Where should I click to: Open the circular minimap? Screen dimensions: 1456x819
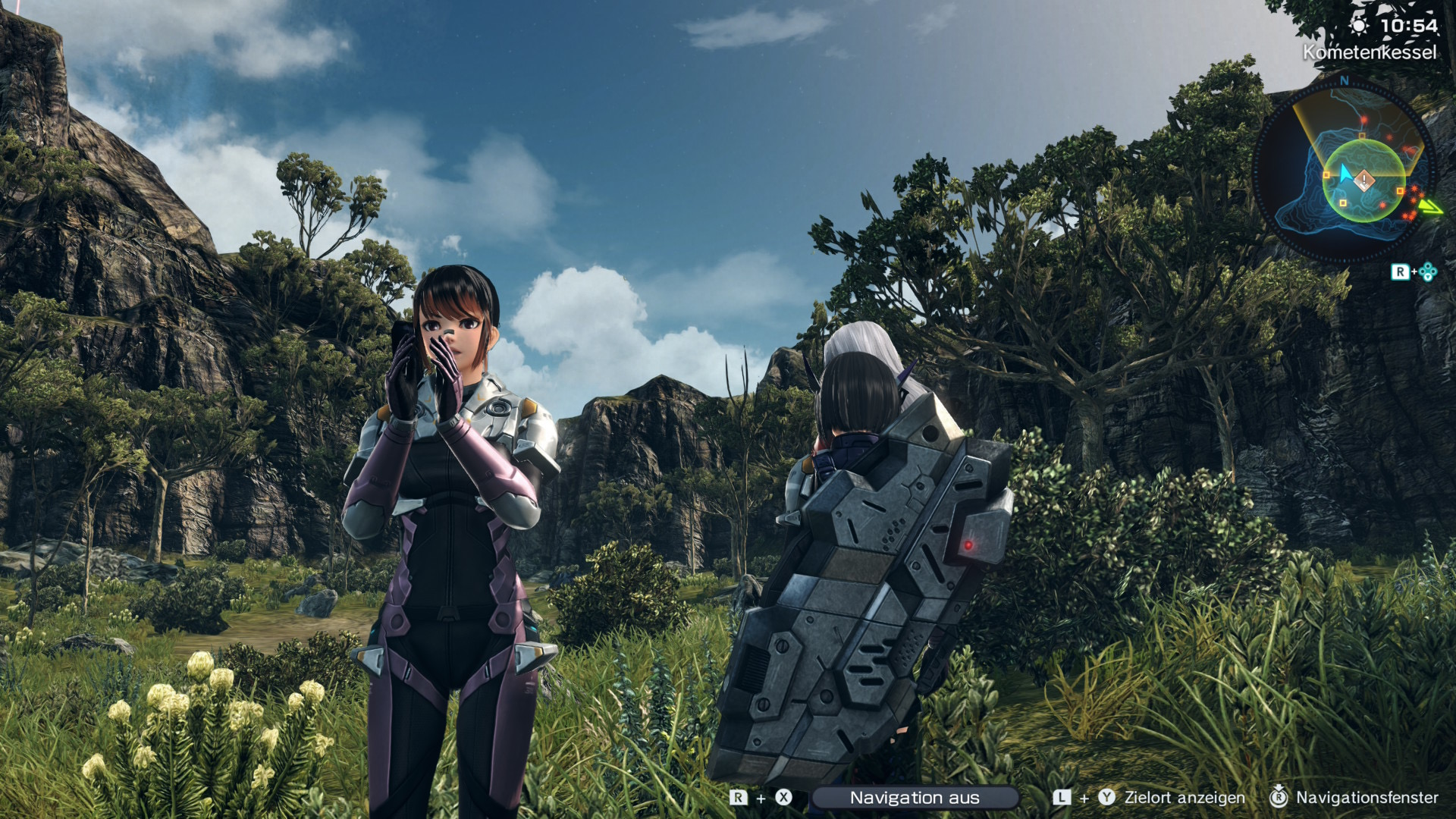coord(1344,170)
